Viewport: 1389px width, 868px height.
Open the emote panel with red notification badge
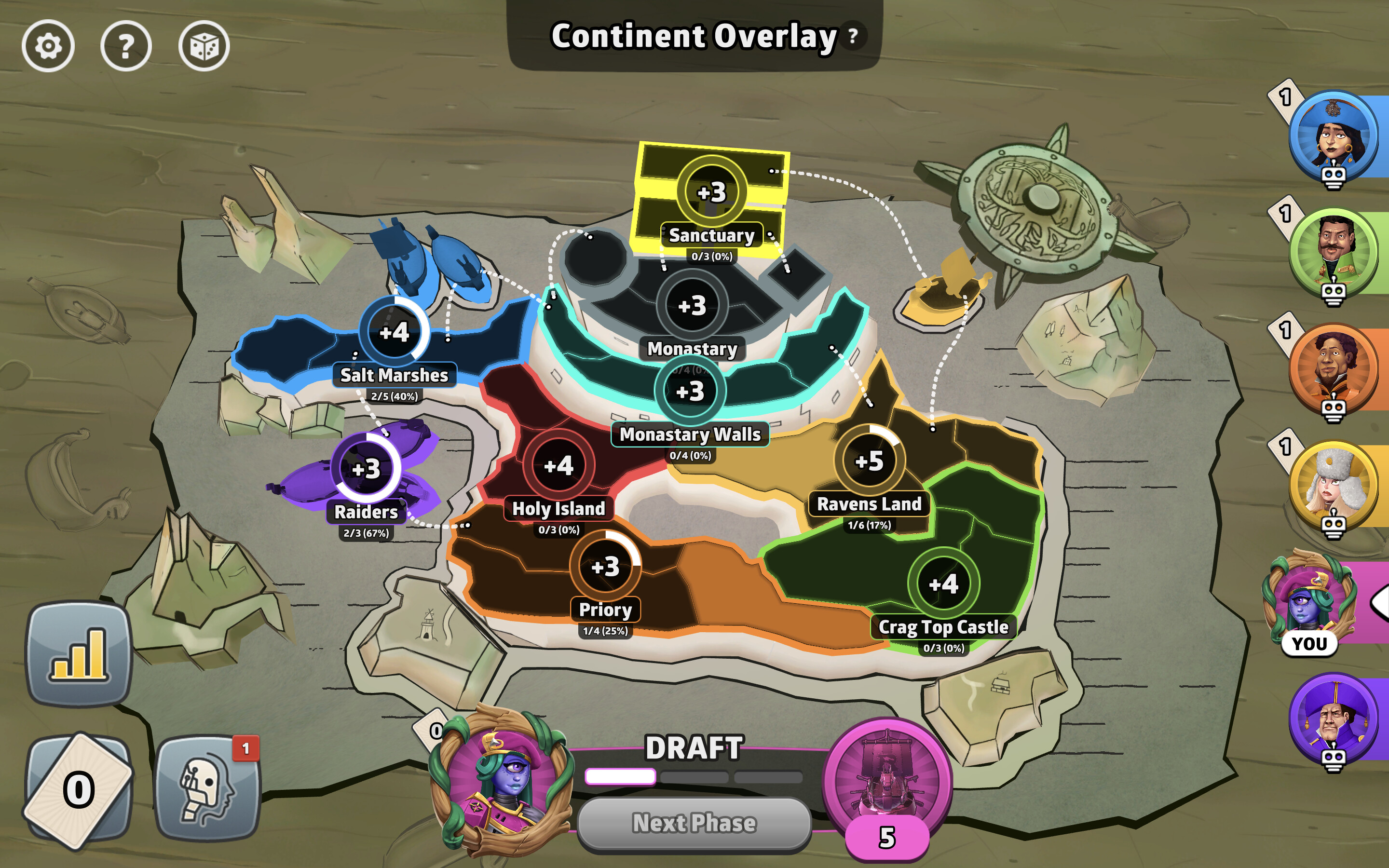tap(209, 789)
